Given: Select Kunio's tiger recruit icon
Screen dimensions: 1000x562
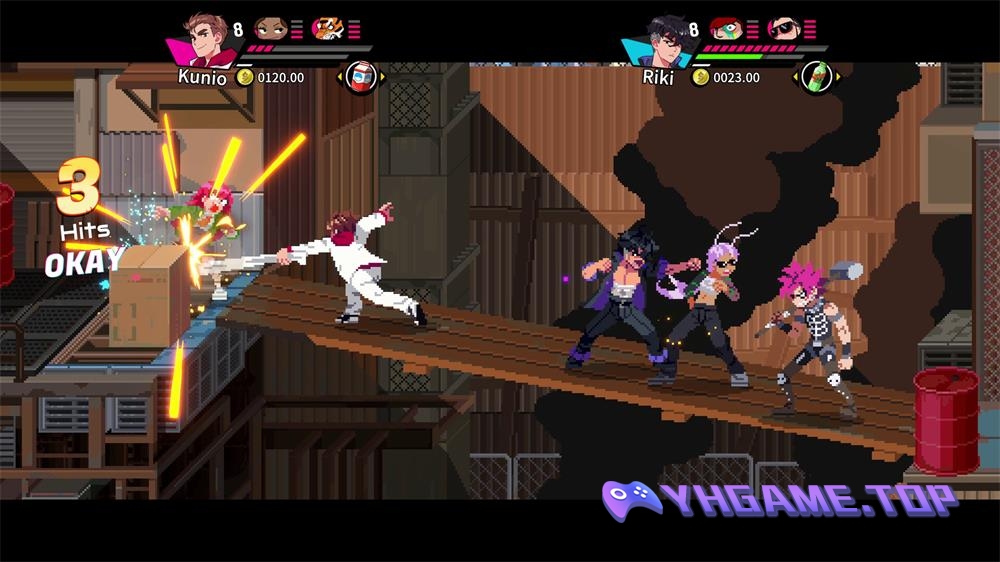Looking at the screenshot, I should (x=328, y=28).
